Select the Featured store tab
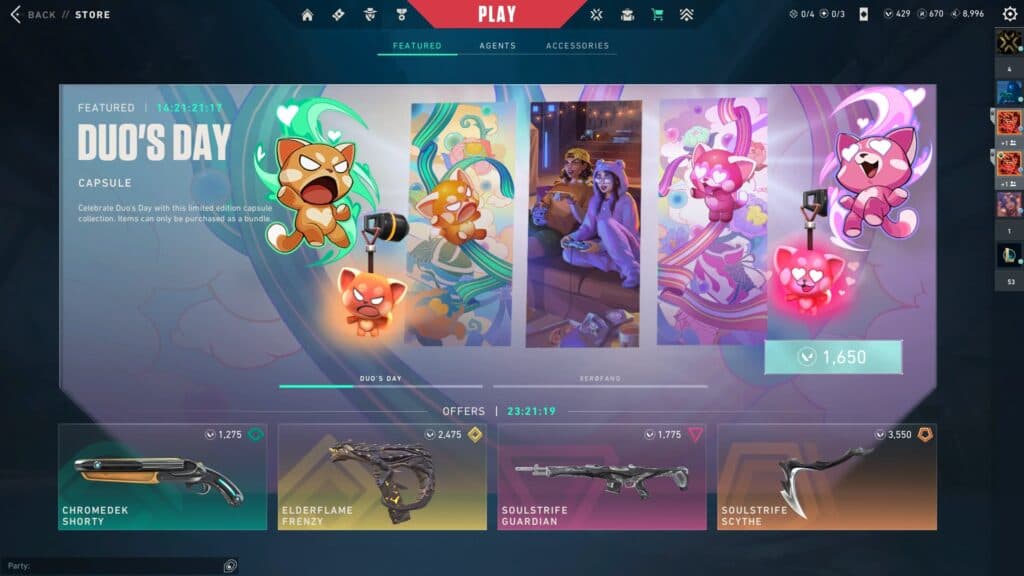The width and height of the screenshot is (1024, 576). tap(417, 46)
